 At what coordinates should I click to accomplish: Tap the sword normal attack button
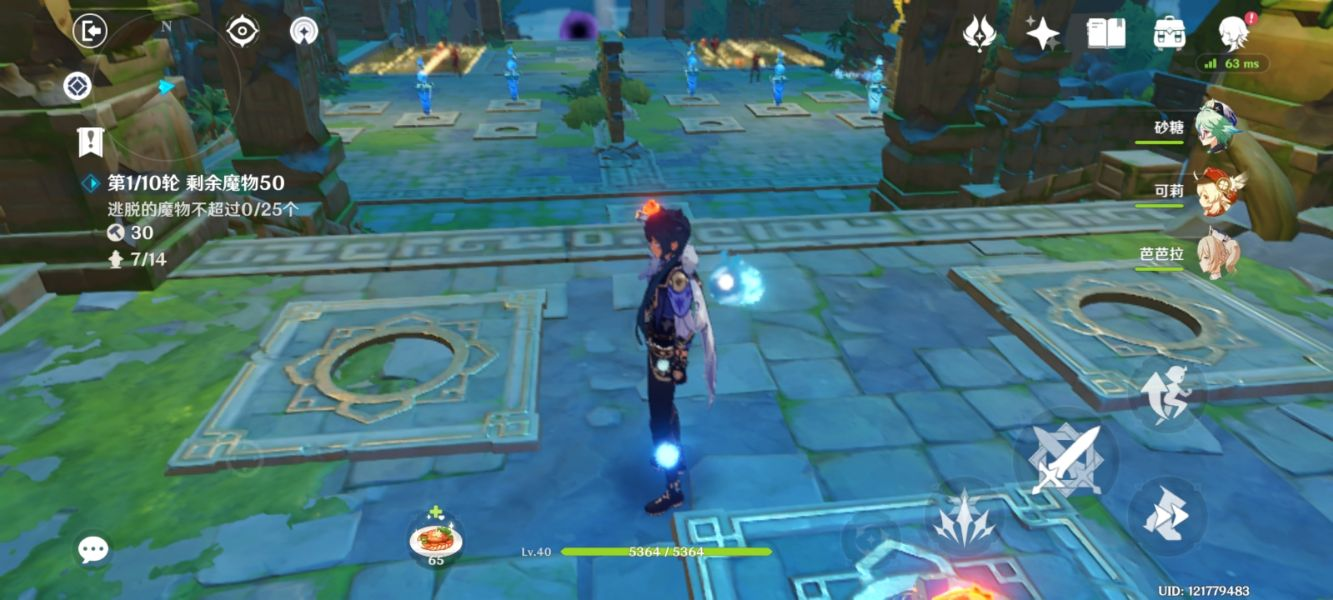[1066, 460]
